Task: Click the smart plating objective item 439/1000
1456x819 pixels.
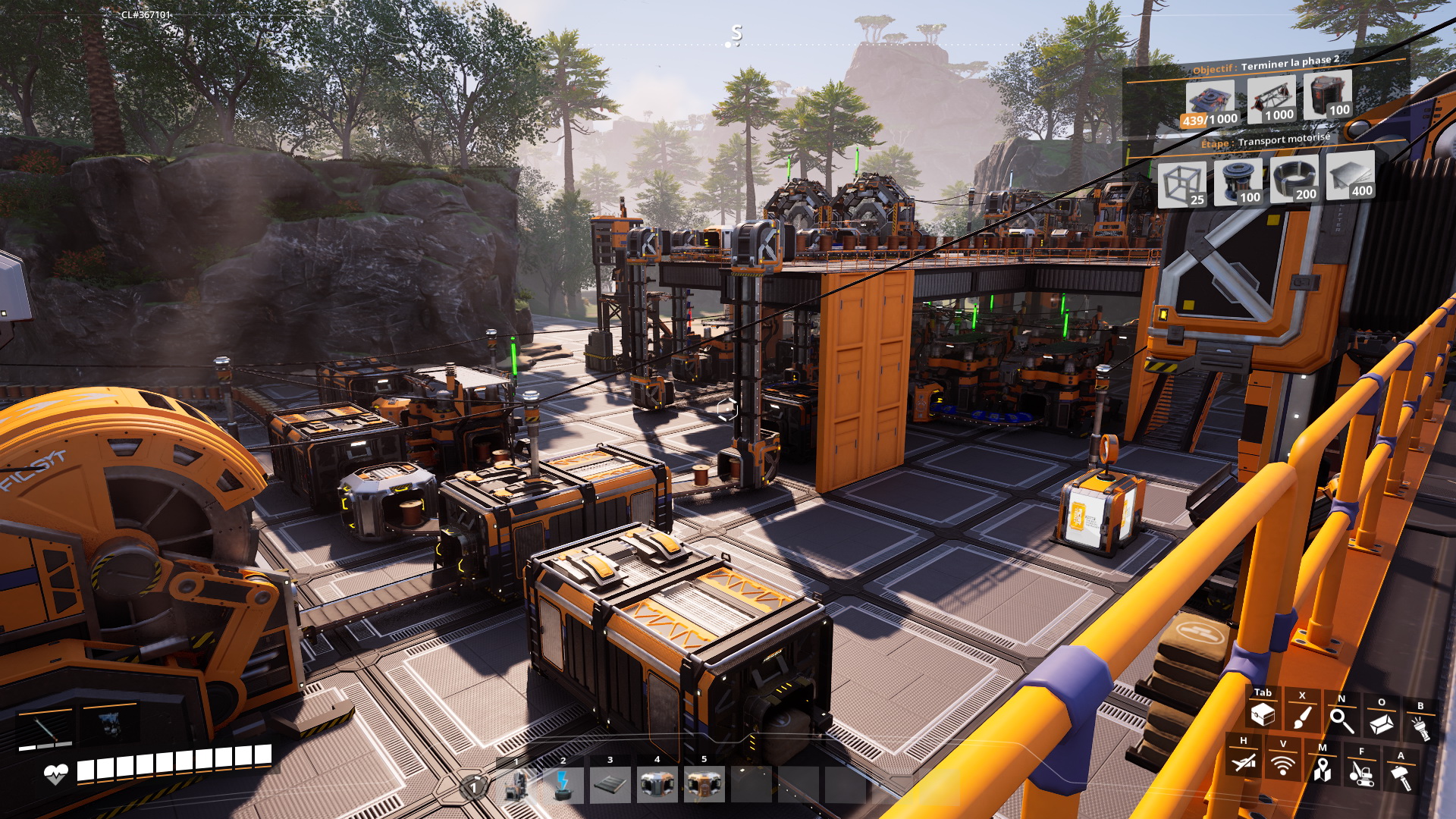Action: pos(1210,104)
